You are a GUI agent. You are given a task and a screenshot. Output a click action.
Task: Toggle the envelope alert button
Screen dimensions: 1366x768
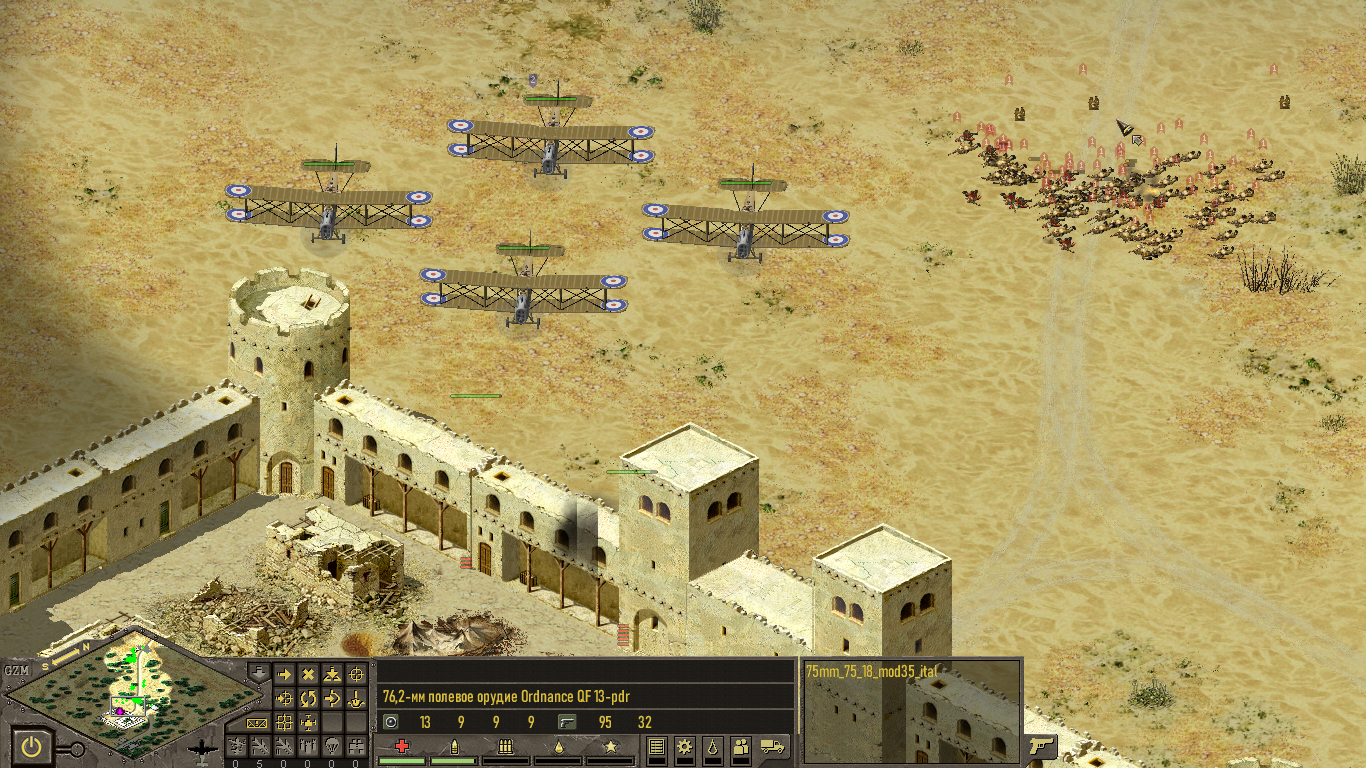[257, 722]
